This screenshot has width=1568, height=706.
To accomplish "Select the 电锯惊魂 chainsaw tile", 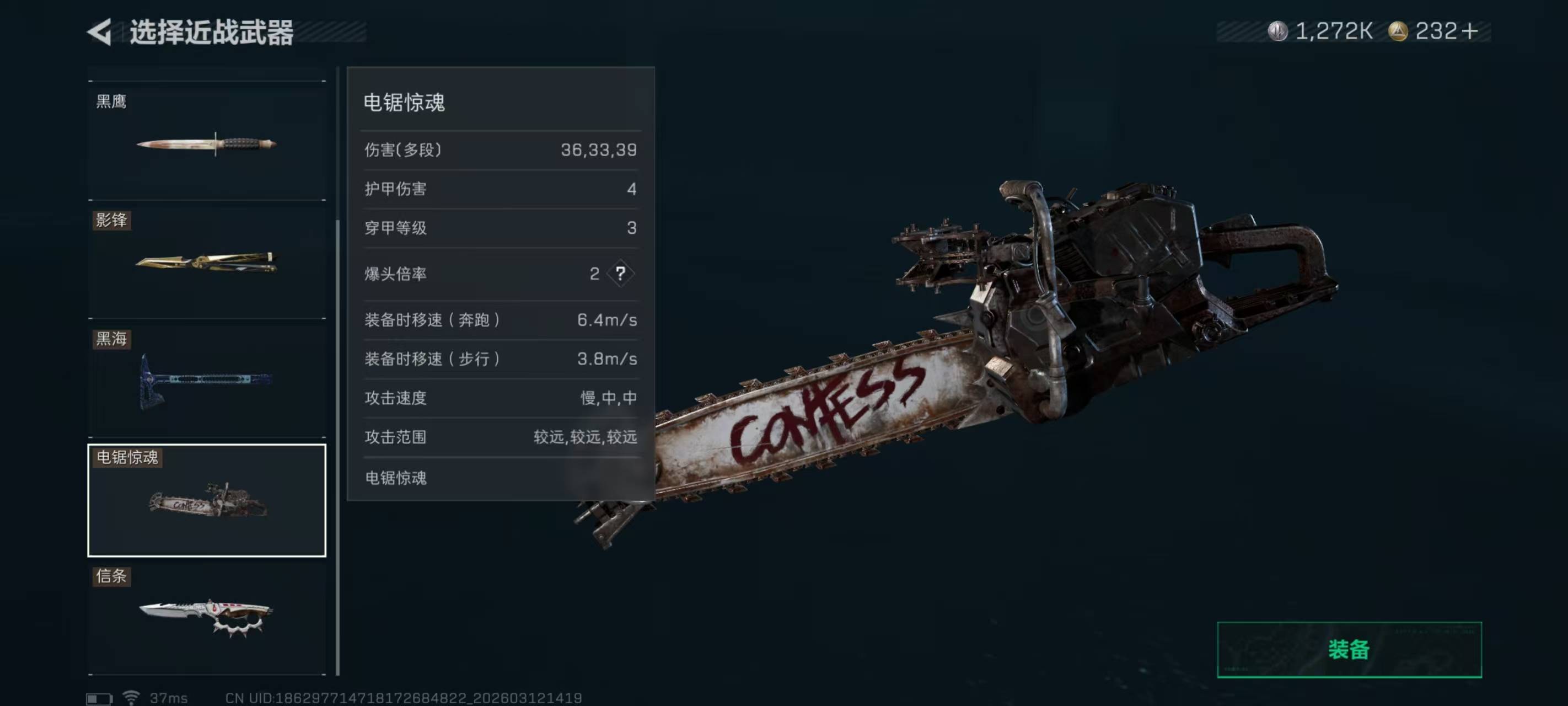I will [x=207, y=500].
